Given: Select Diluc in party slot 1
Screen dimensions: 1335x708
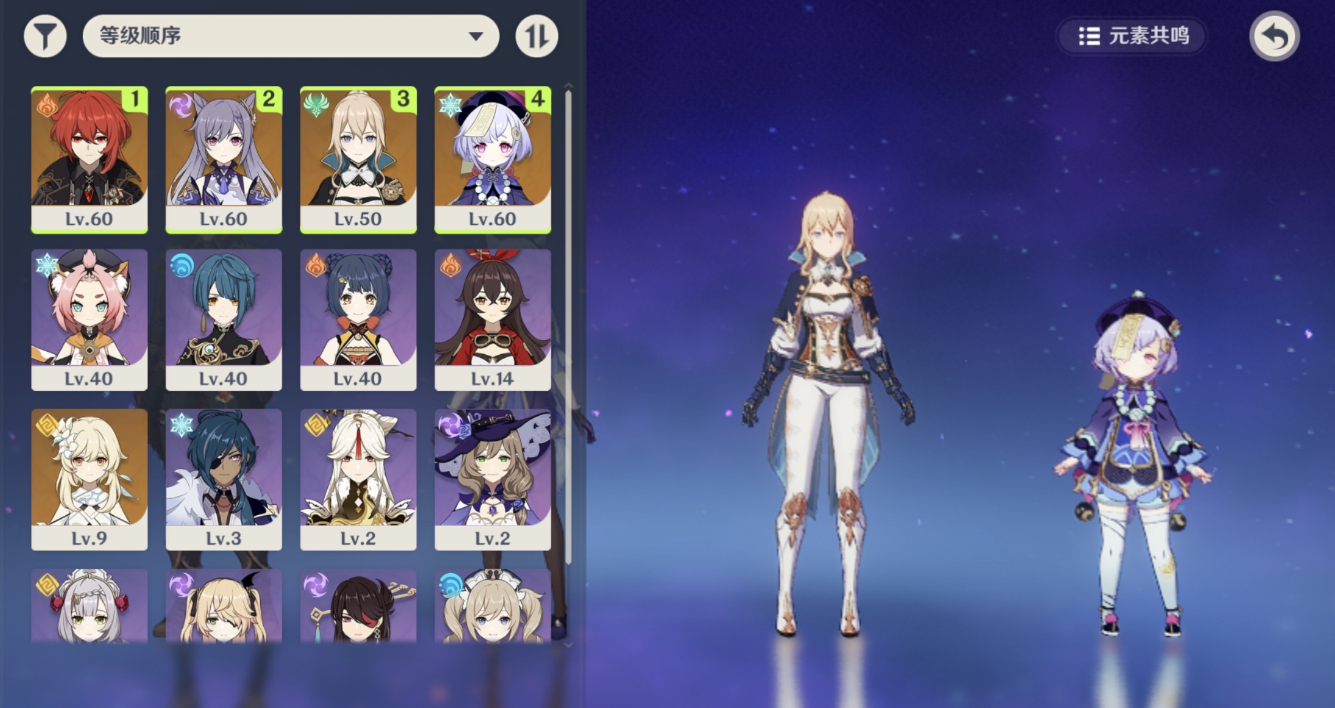Looking at the screenshot, I should [89, 159].
